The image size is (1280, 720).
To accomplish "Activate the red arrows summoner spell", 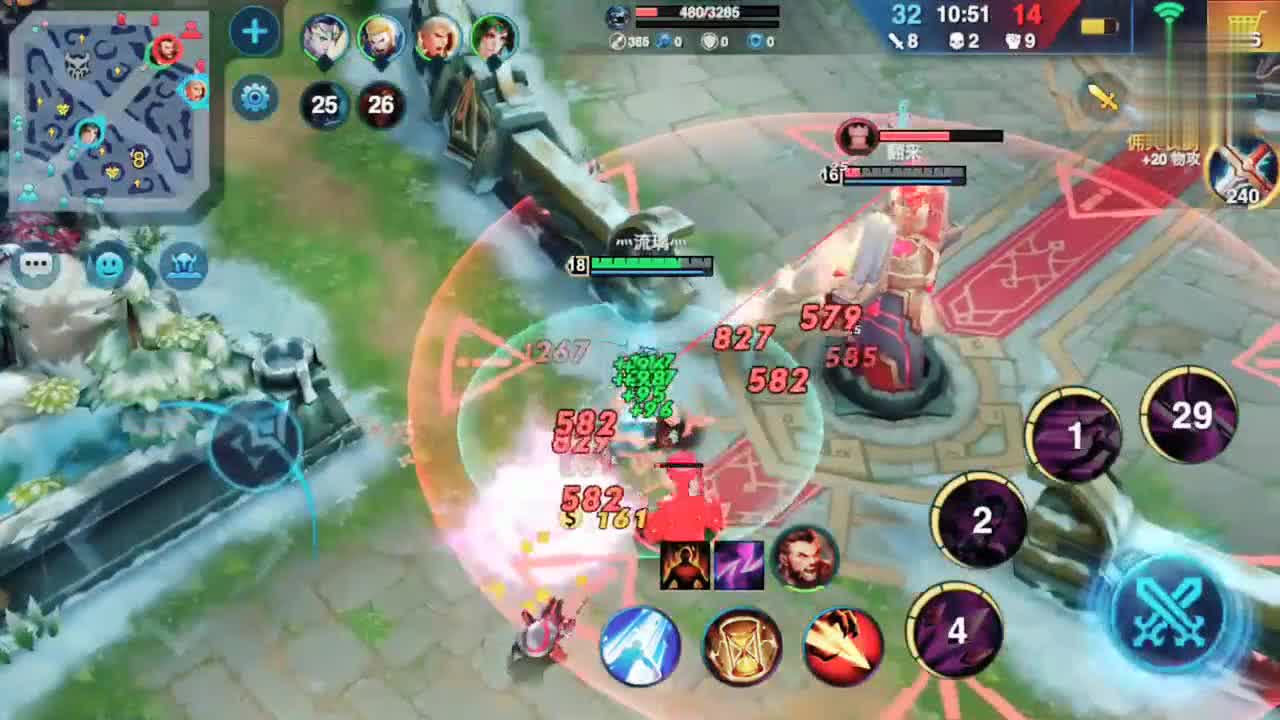I will (843, 647).
